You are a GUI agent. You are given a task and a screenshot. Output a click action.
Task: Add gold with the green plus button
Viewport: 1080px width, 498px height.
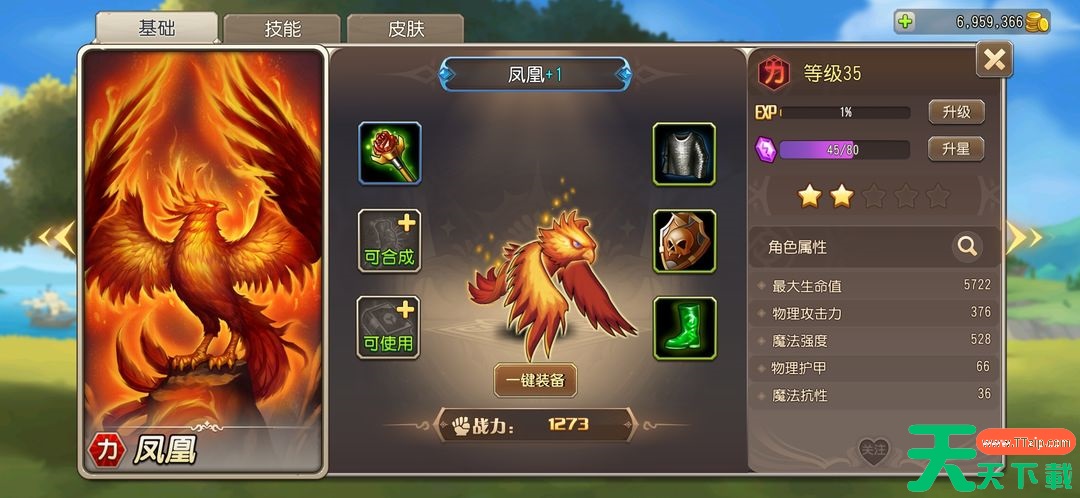pyautogui.click(x=906, y=21)
